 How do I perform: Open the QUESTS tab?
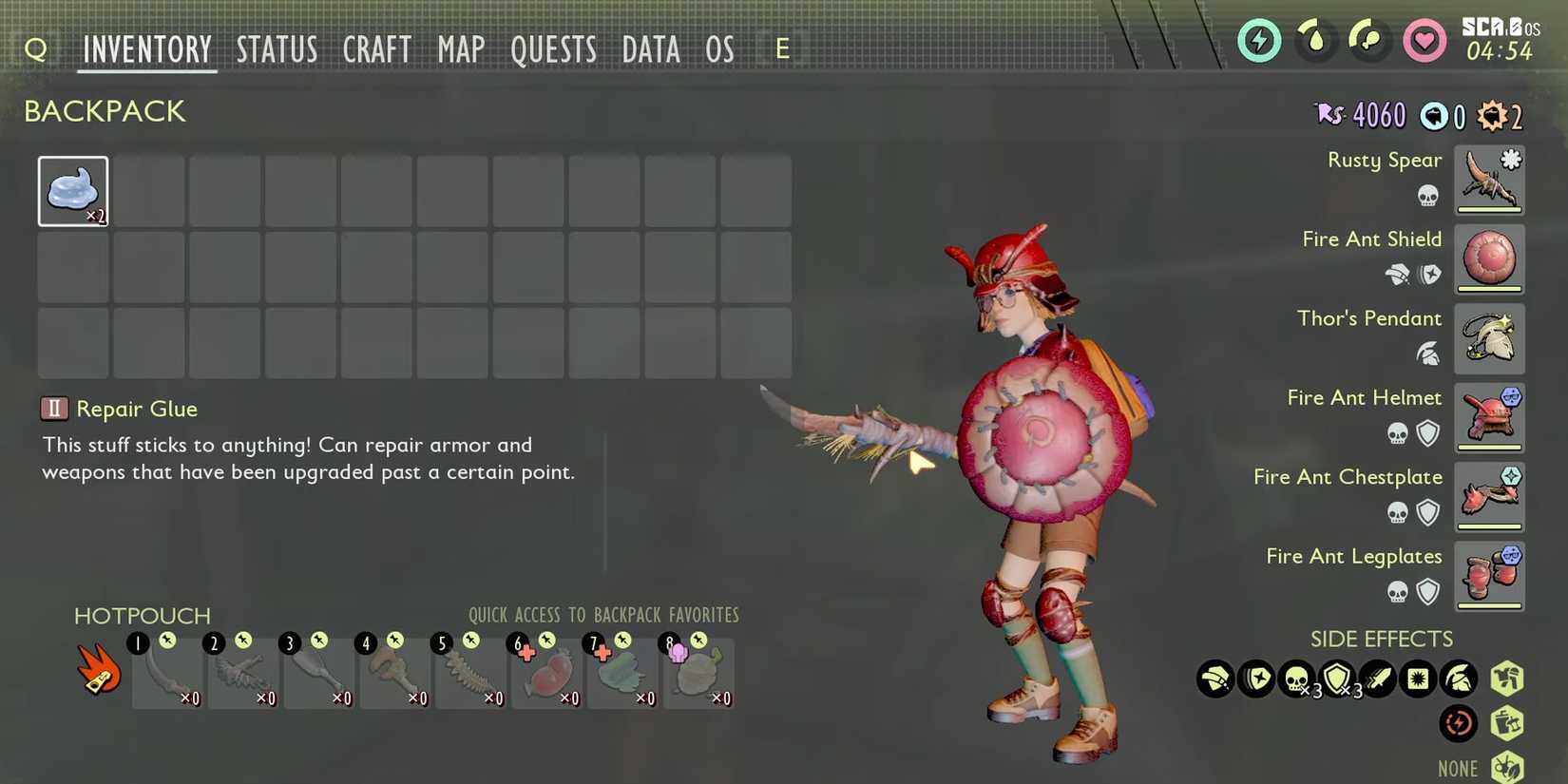click(554, 49)
